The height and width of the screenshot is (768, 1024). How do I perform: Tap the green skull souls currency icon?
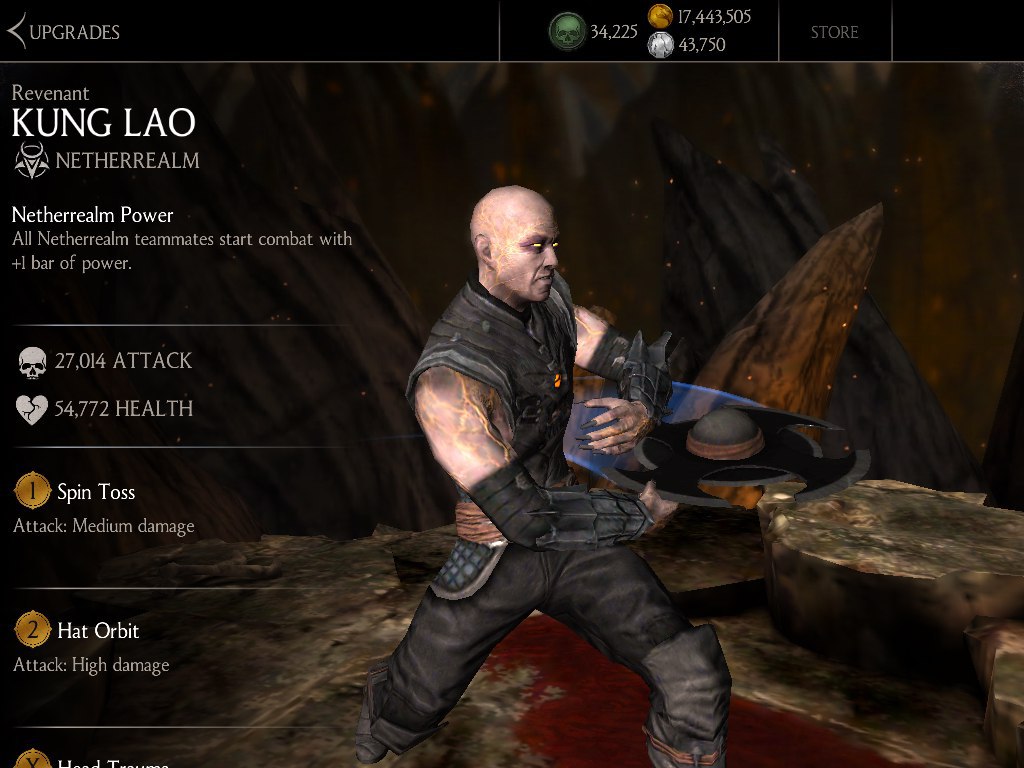[567, 31]
